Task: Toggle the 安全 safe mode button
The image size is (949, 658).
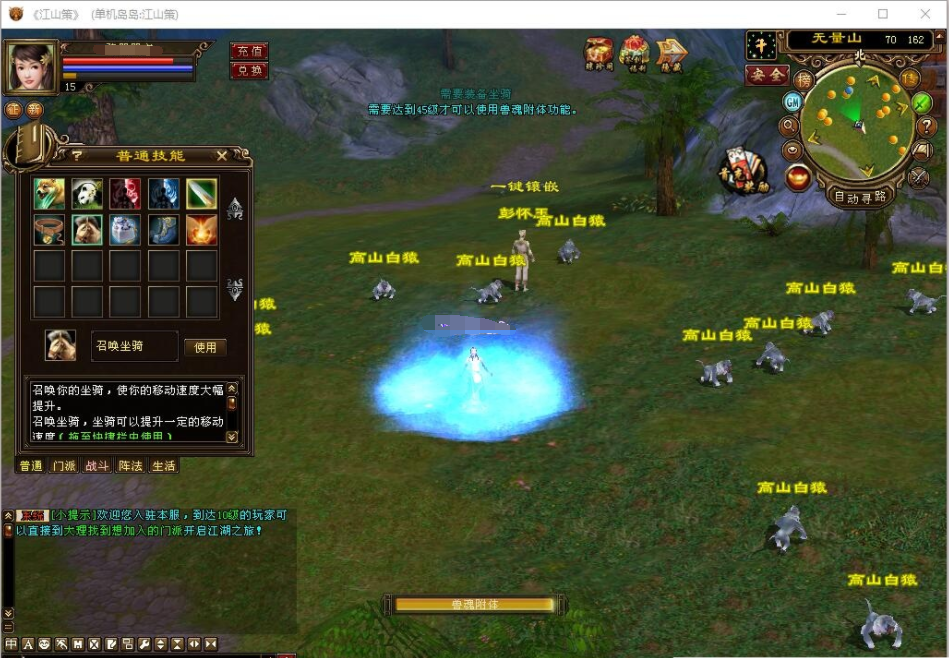Action: pos(766,75)
